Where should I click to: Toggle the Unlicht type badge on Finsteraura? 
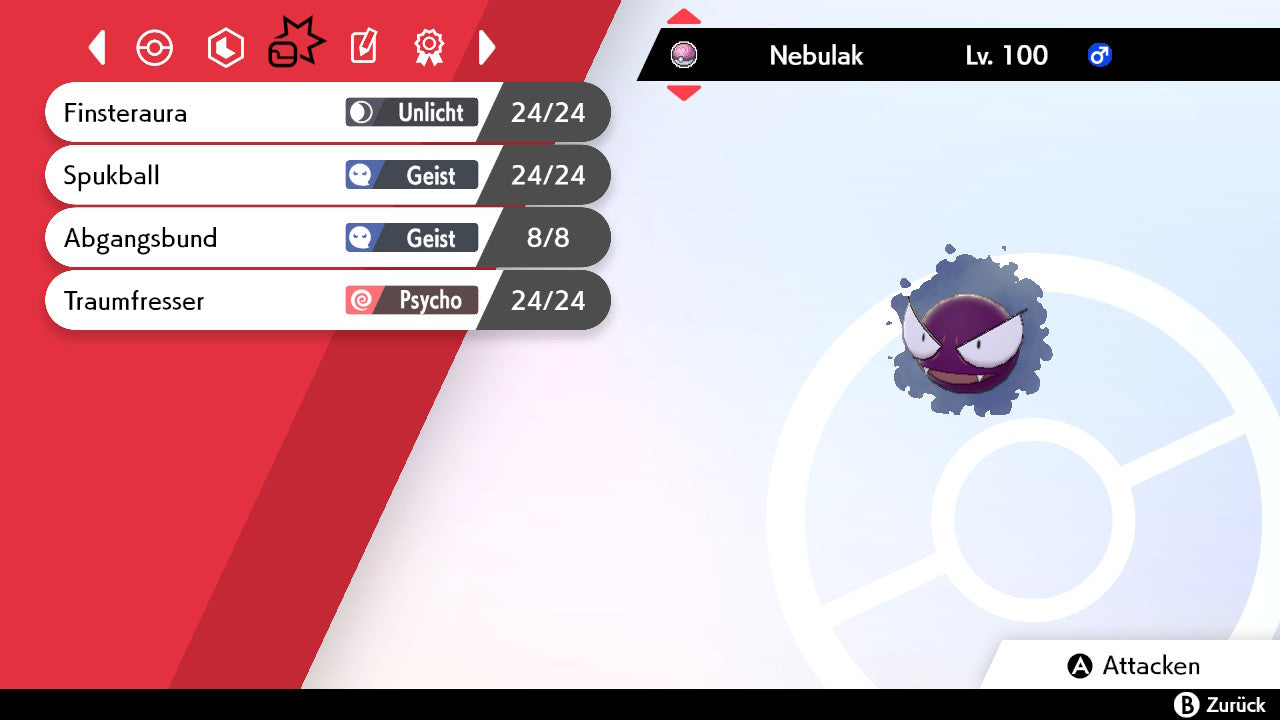pos(412,113)
